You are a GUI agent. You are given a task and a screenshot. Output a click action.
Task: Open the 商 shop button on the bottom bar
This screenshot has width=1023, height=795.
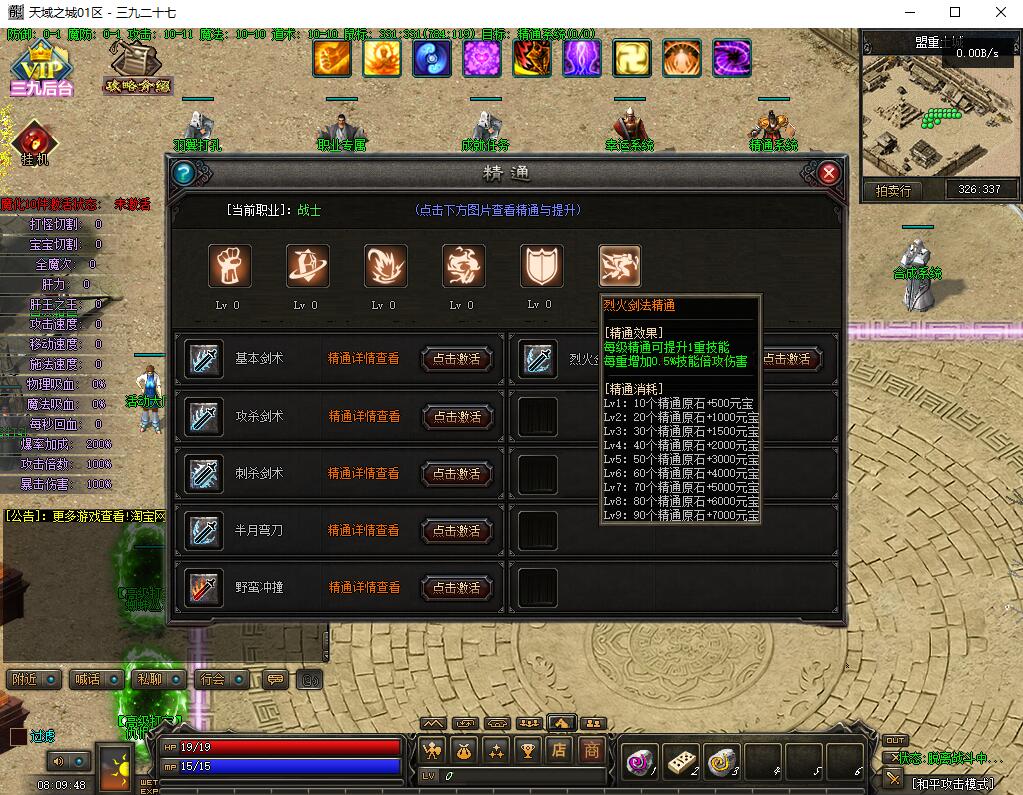coord(592,749)
